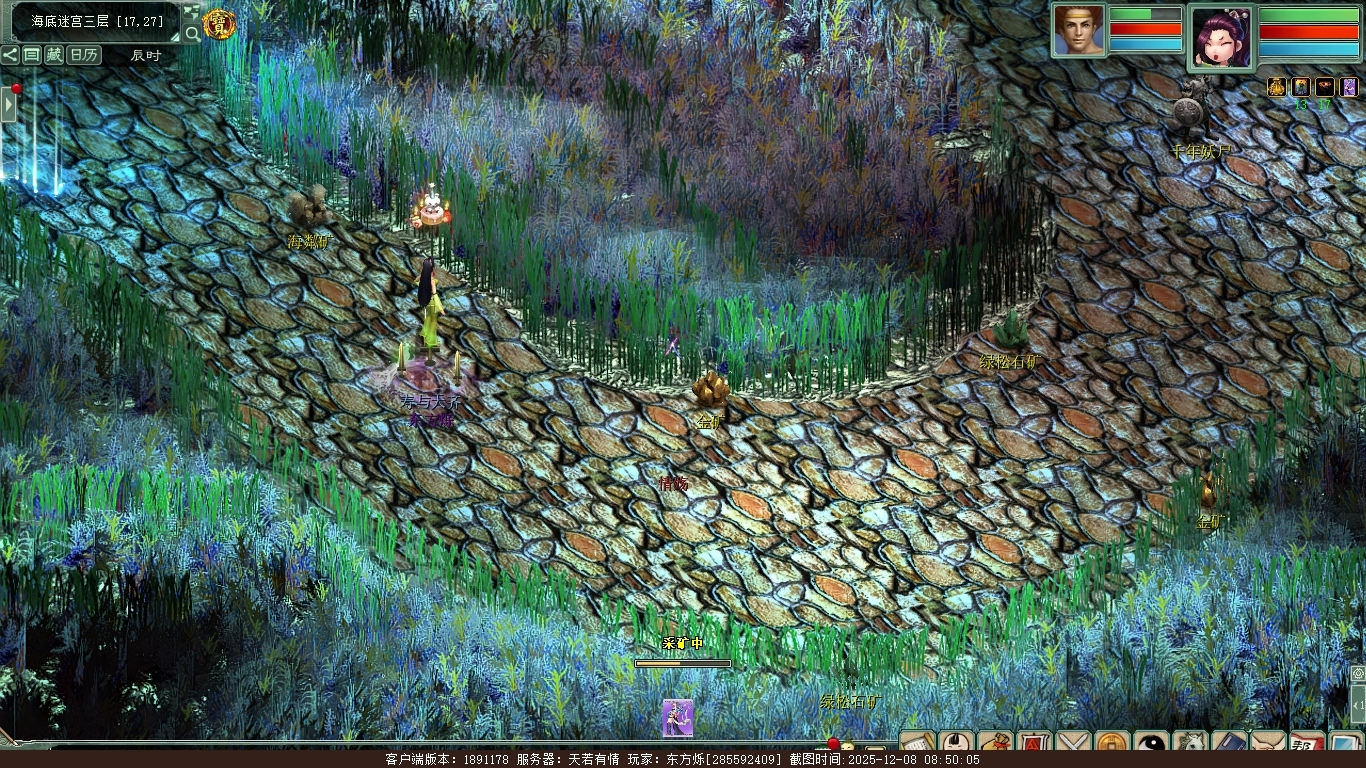
Task: Click the magnifying glass search button
Action: point(191,33)
